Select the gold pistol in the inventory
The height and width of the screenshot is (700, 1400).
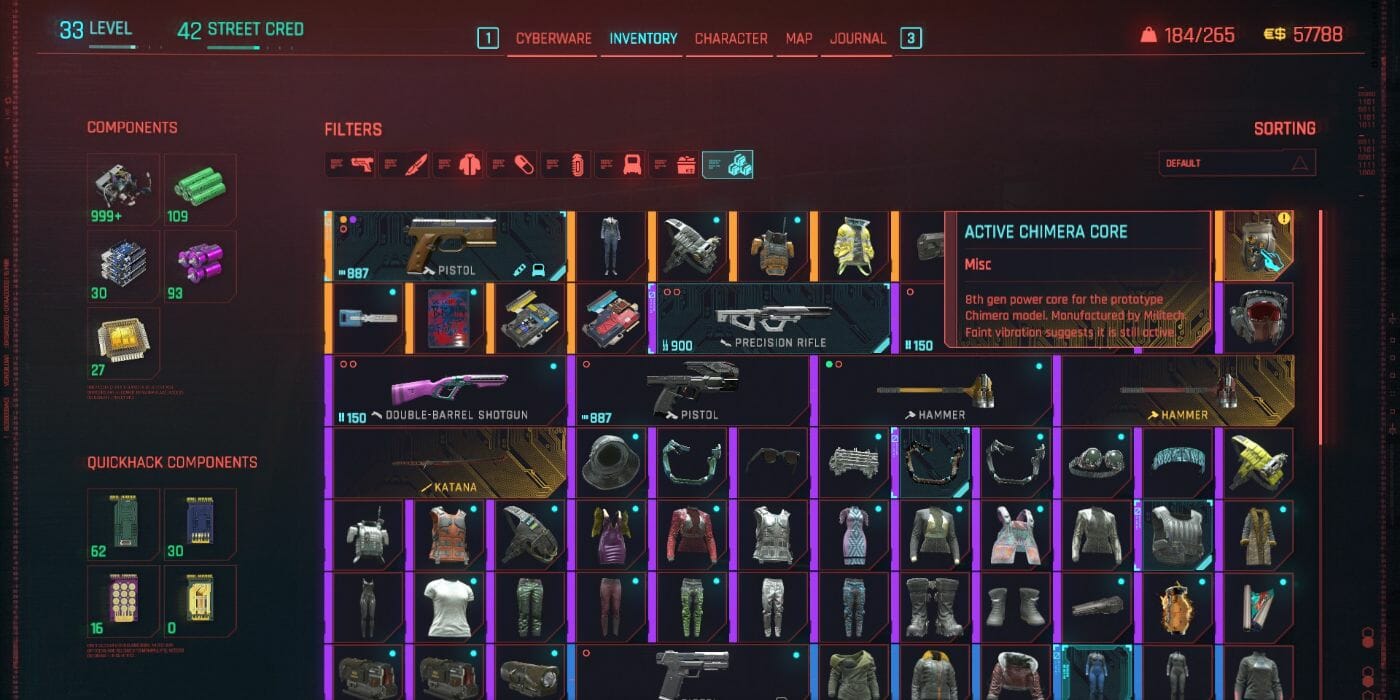tap(447, 246)
